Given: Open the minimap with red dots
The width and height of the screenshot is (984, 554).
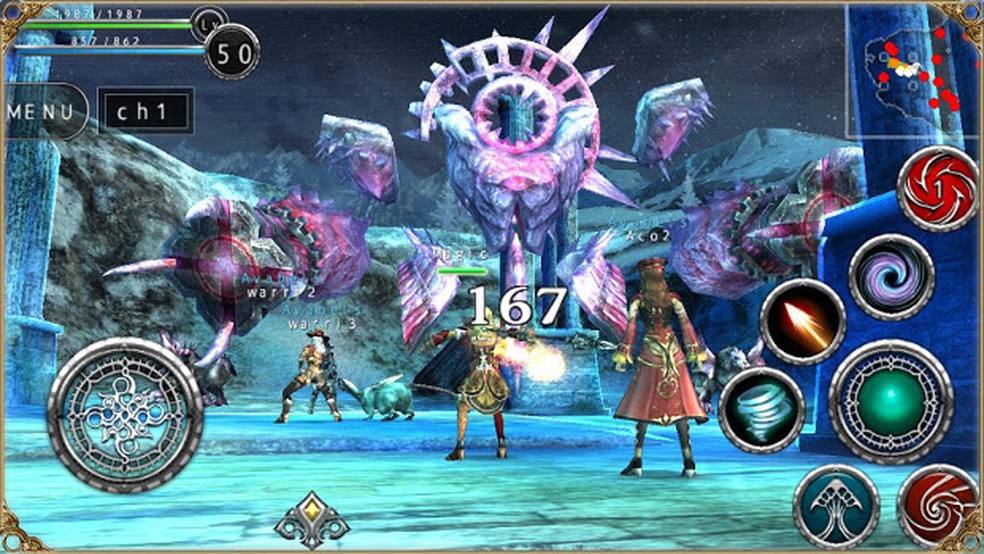Looking at the screenshot, I should tap(910, 70).
